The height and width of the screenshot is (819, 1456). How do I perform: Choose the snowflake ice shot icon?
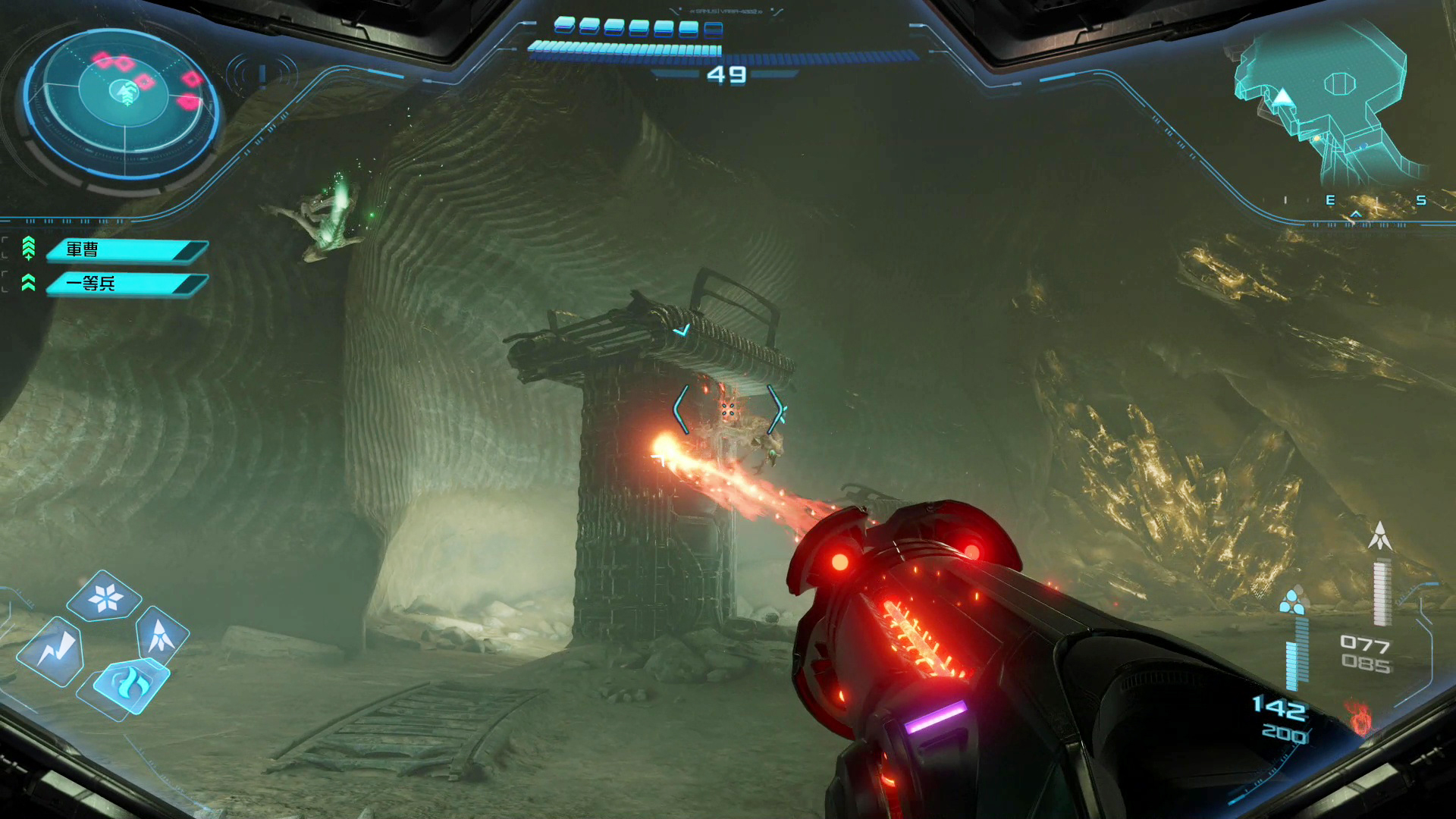click(105, 598)
